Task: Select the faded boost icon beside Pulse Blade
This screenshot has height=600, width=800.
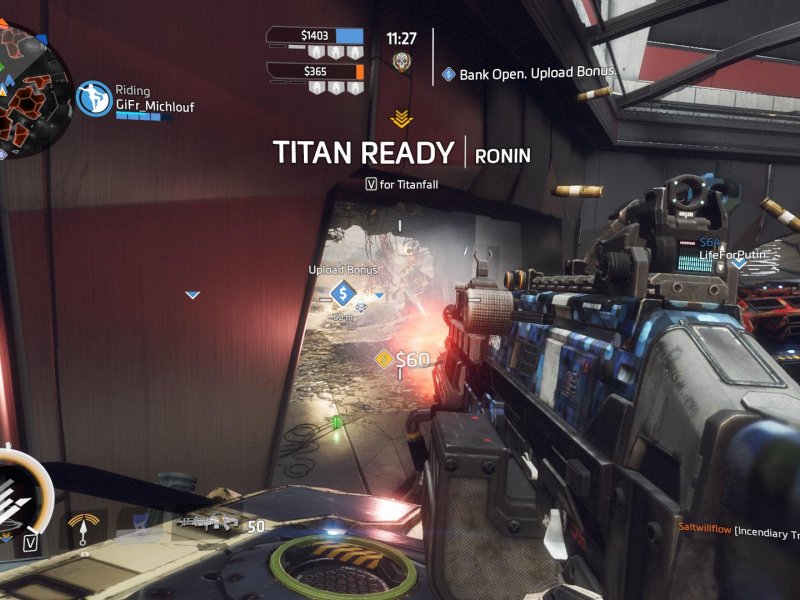Action: pos(139,525)
